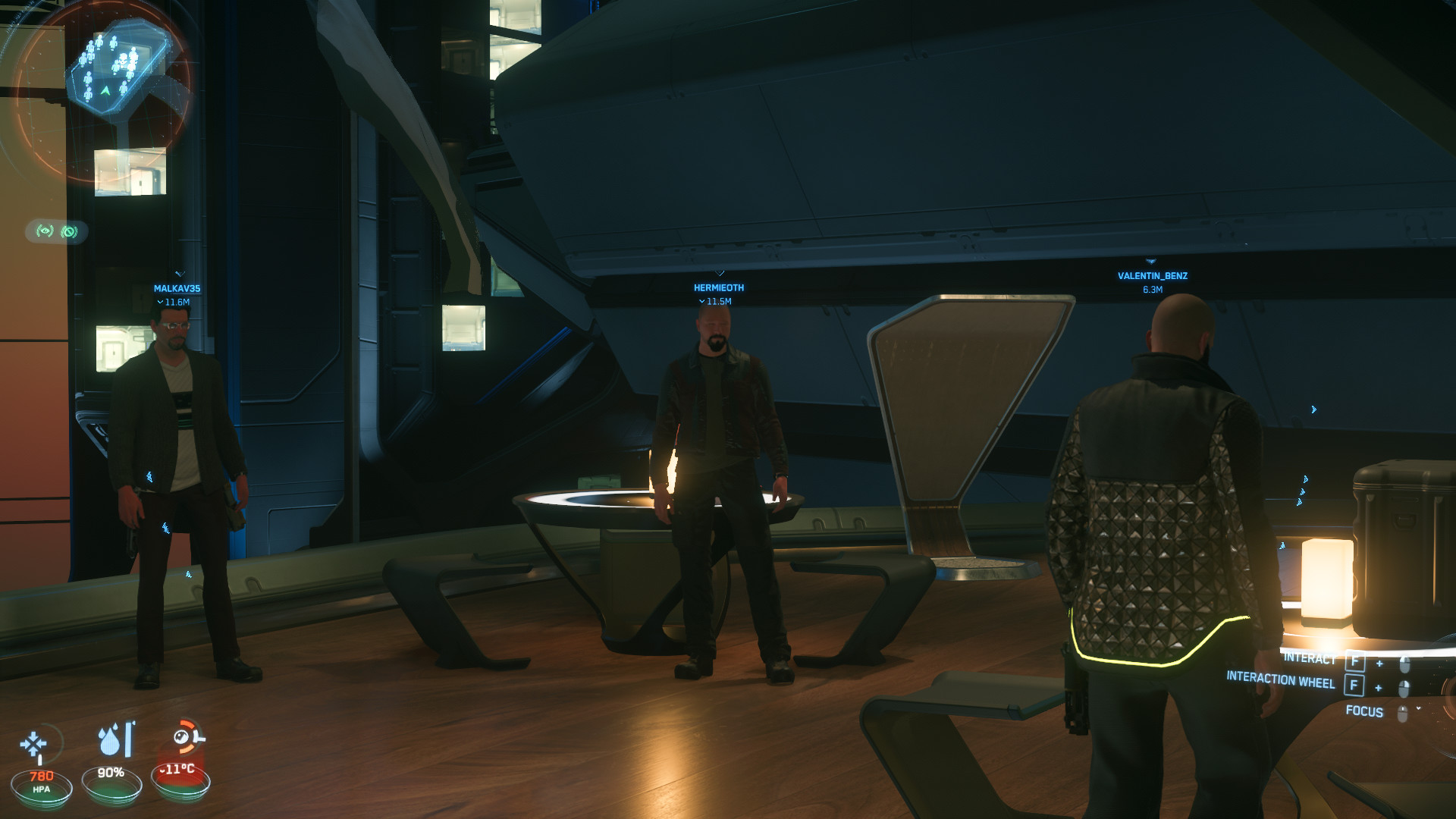This screenshot has width=1456, height=819.
Task: Select the HERMIEOTH player name tag
Action: pos(718,288)
